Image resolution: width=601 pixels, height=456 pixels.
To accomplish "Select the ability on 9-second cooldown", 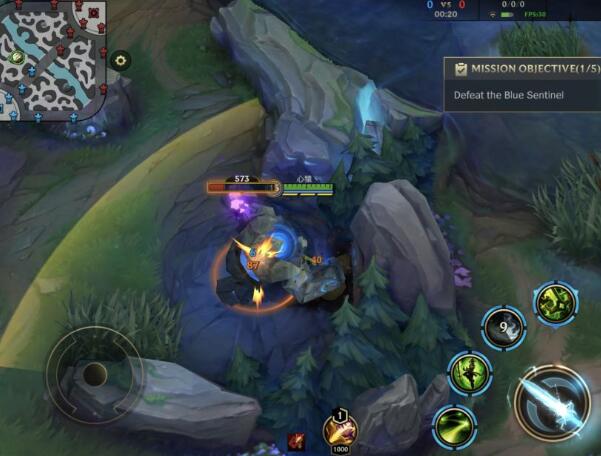I will 505,327.
